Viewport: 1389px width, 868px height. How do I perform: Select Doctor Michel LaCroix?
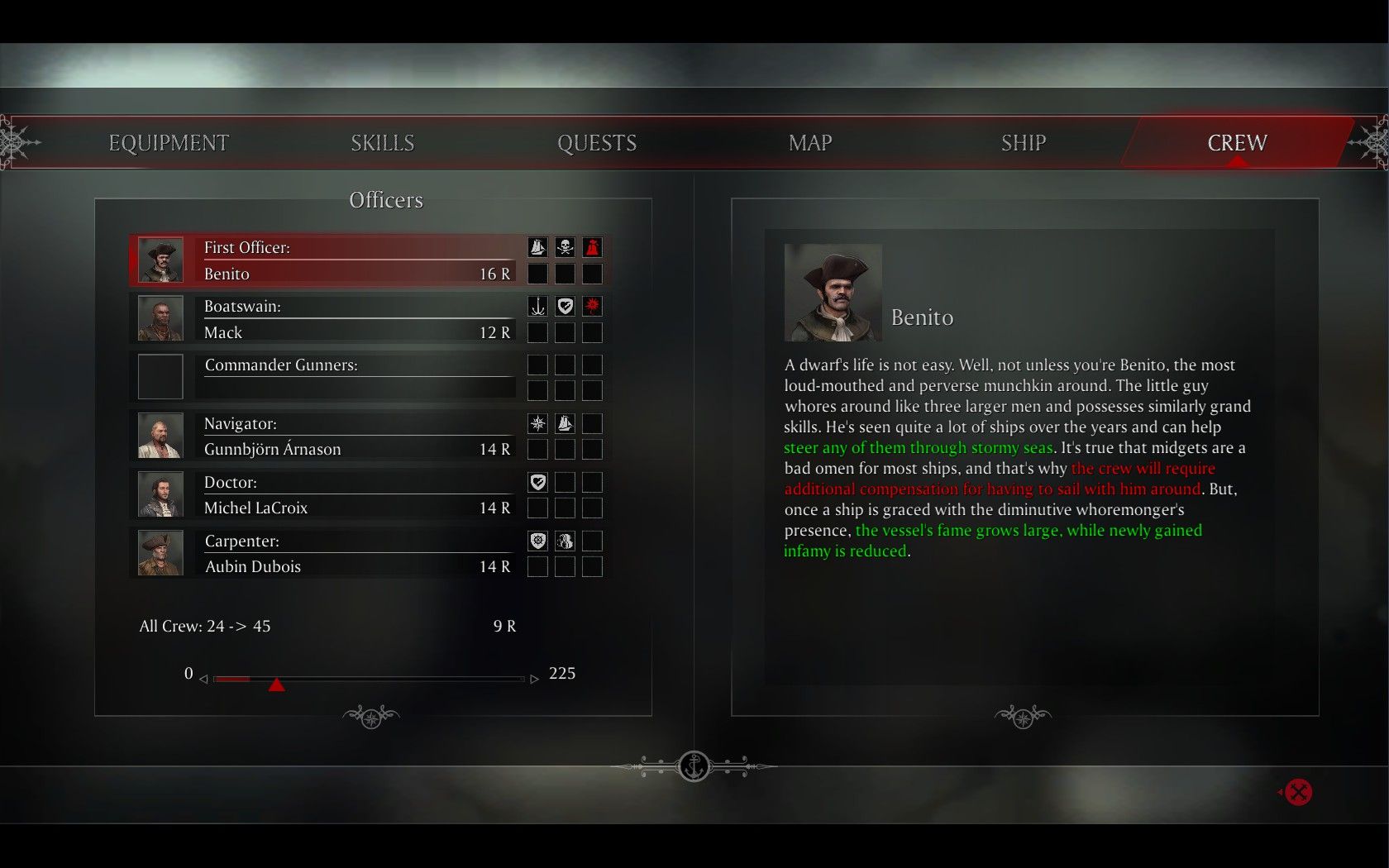point(356,495)
